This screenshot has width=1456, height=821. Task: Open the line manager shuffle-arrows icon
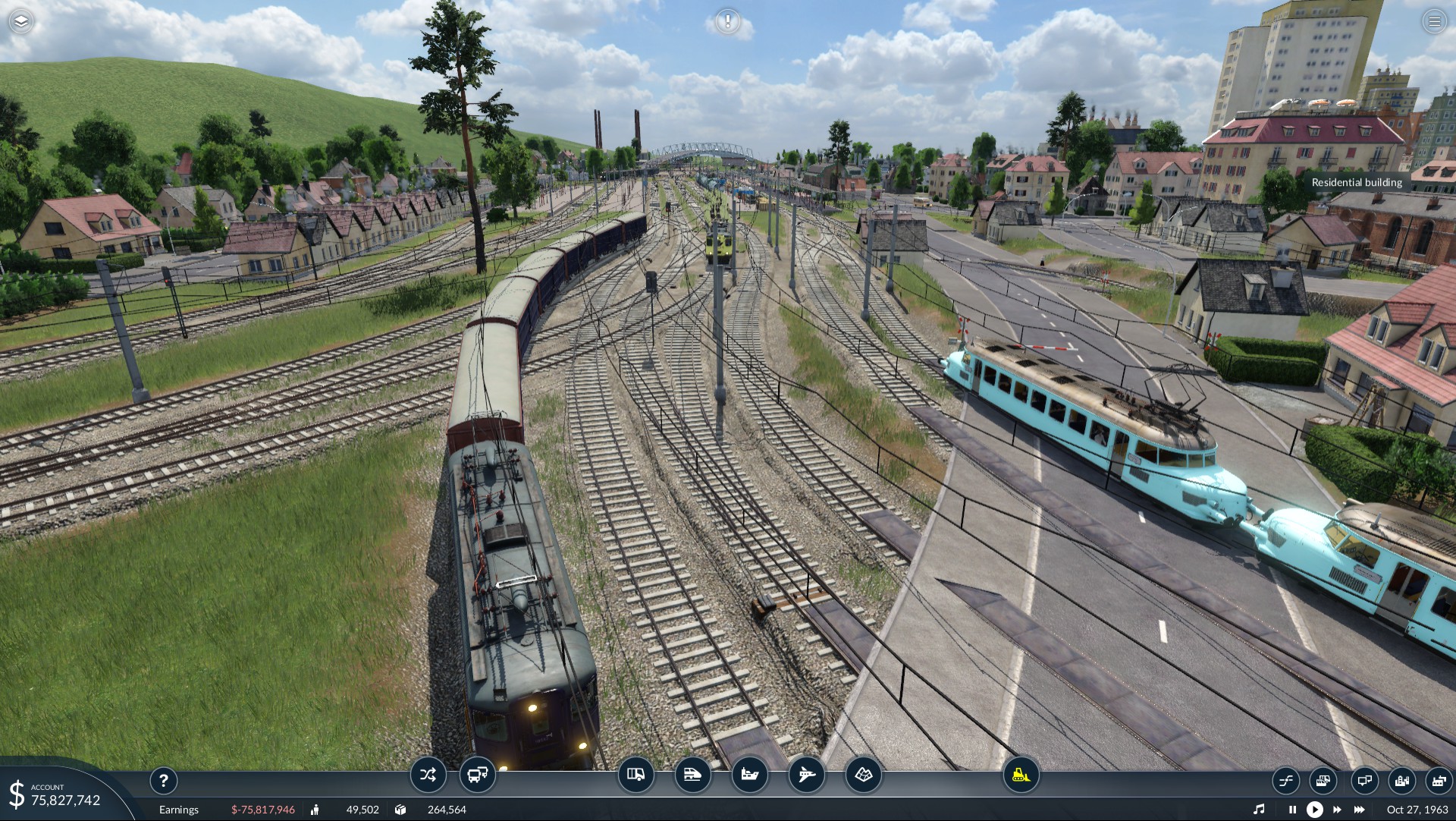428,775
